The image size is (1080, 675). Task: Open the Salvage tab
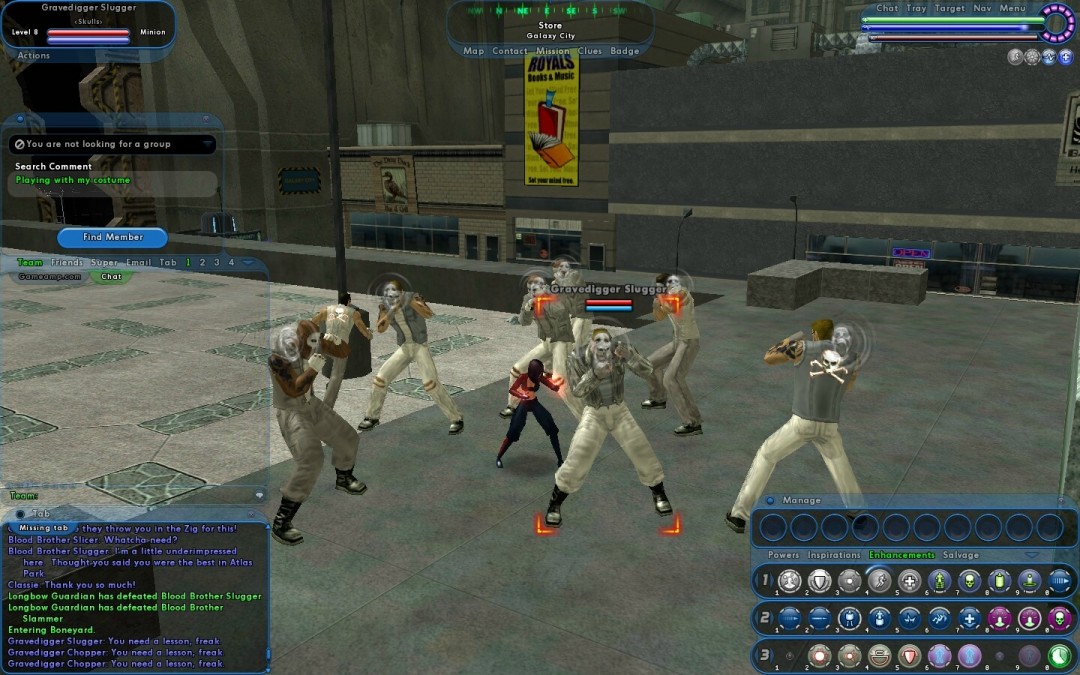coord(961,555)
